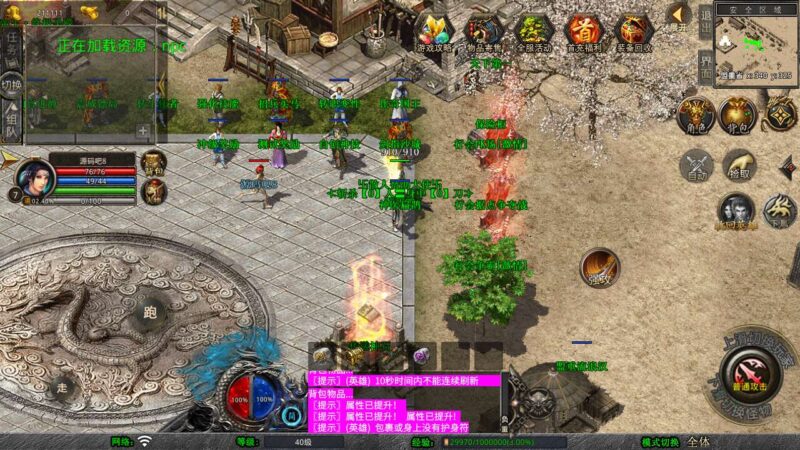This screenshot has width=800, height=450.
Task: Click the 退出 exit button
Action: 706,22
